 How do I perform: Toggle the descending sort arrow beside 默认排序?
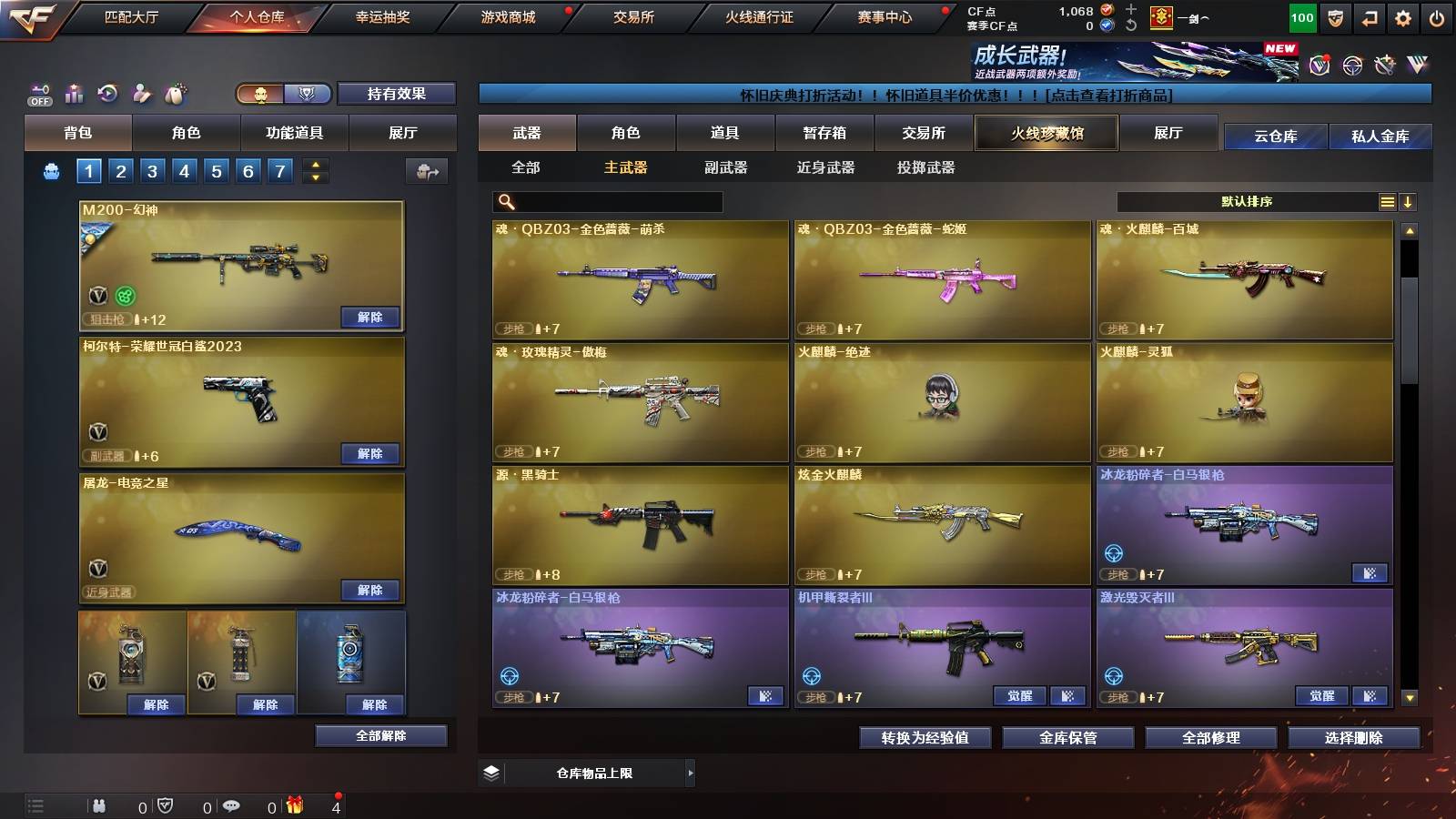click(x=1409, y=202)
